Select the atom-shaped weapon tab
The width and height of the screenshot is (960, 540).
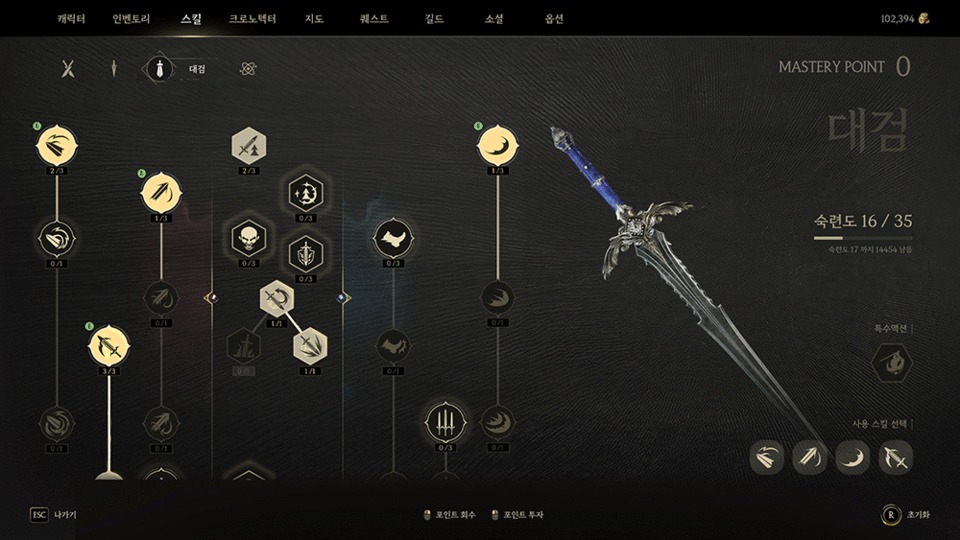point(249,69)
